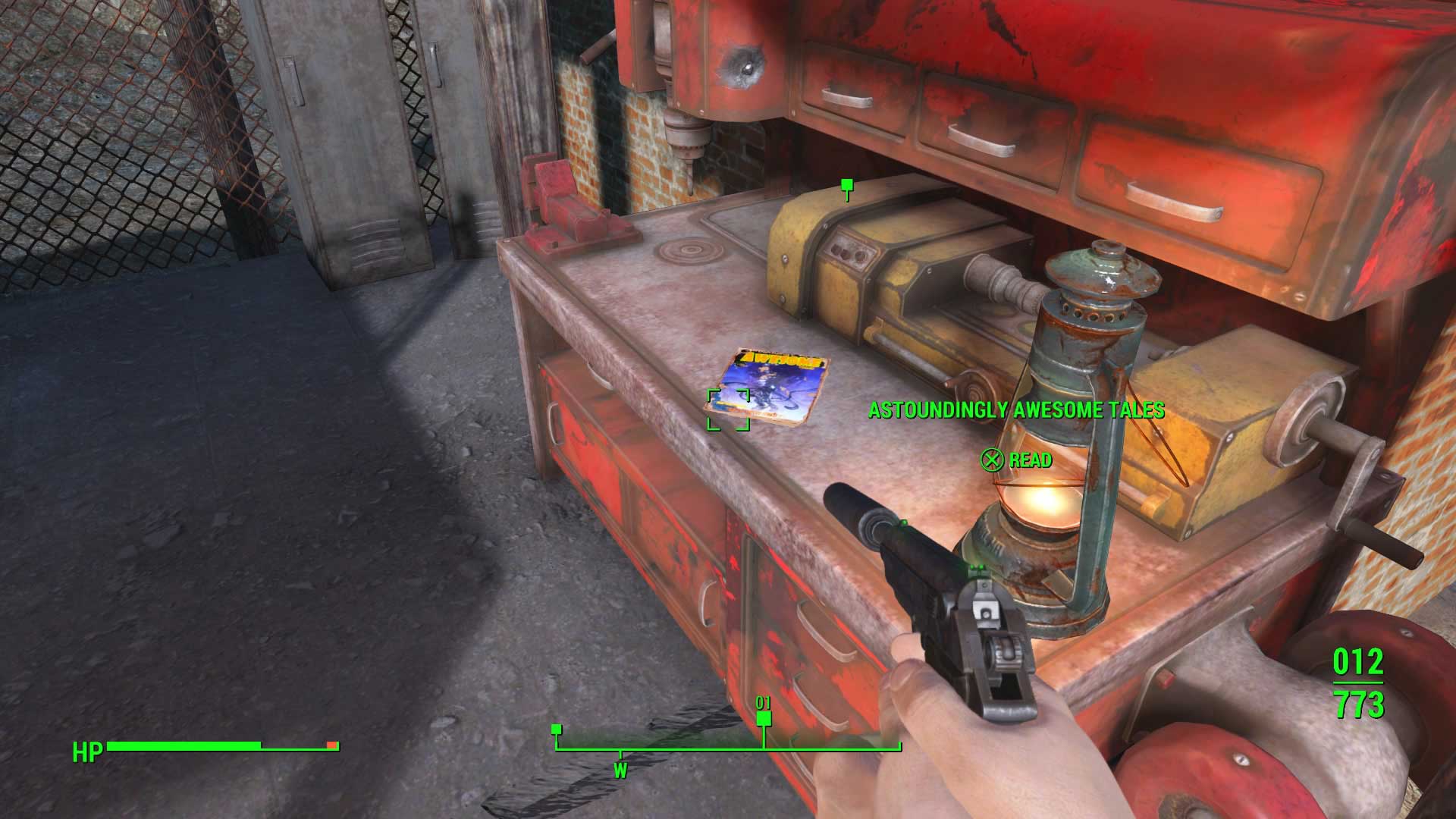The image size is (1456, 819).
Task: Click the crosshair bracket around the magazine
Action: 728,409
